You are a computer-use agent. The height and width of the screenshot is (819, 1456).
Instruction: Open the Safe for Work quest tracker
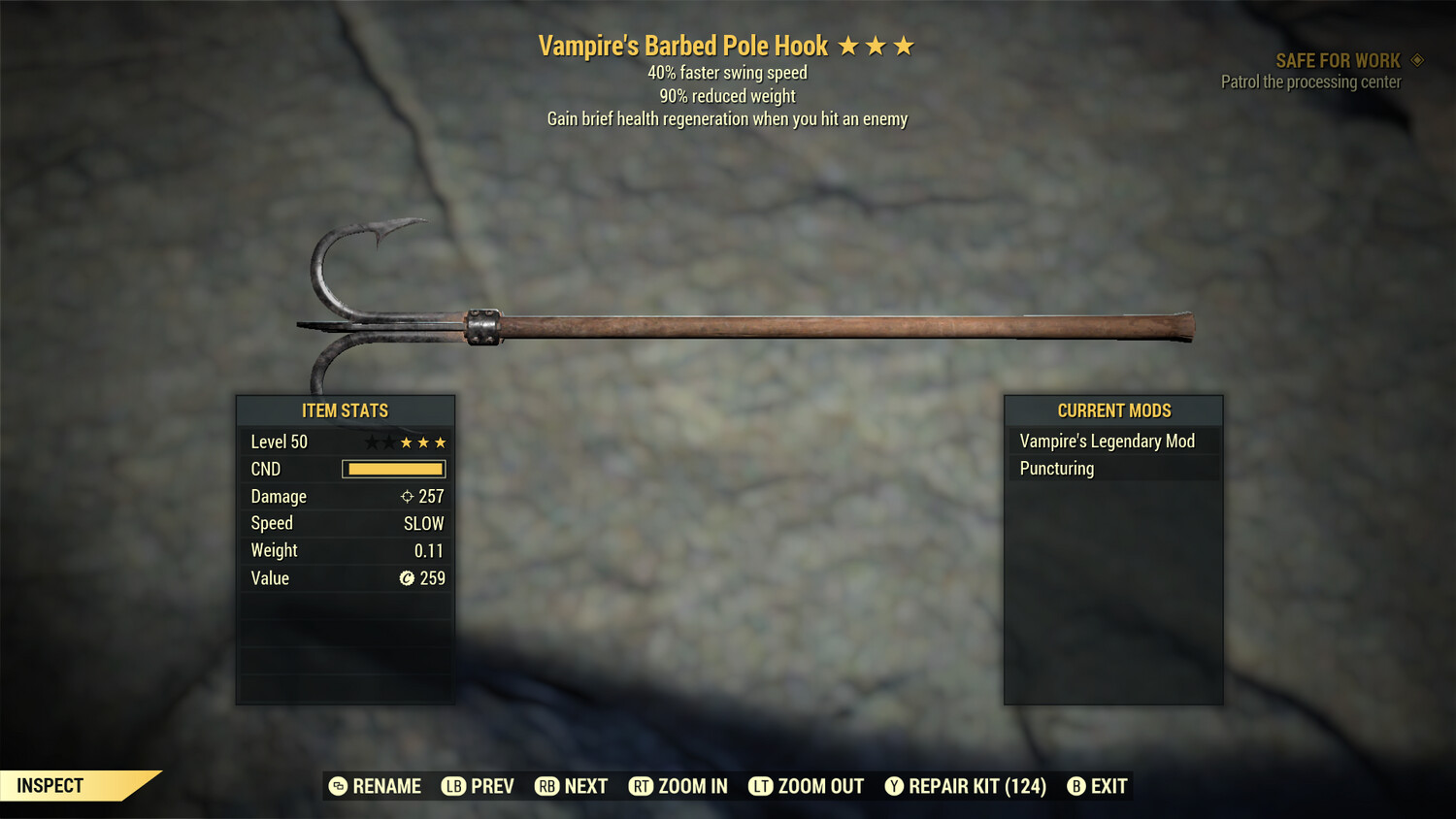(1338, 61)
